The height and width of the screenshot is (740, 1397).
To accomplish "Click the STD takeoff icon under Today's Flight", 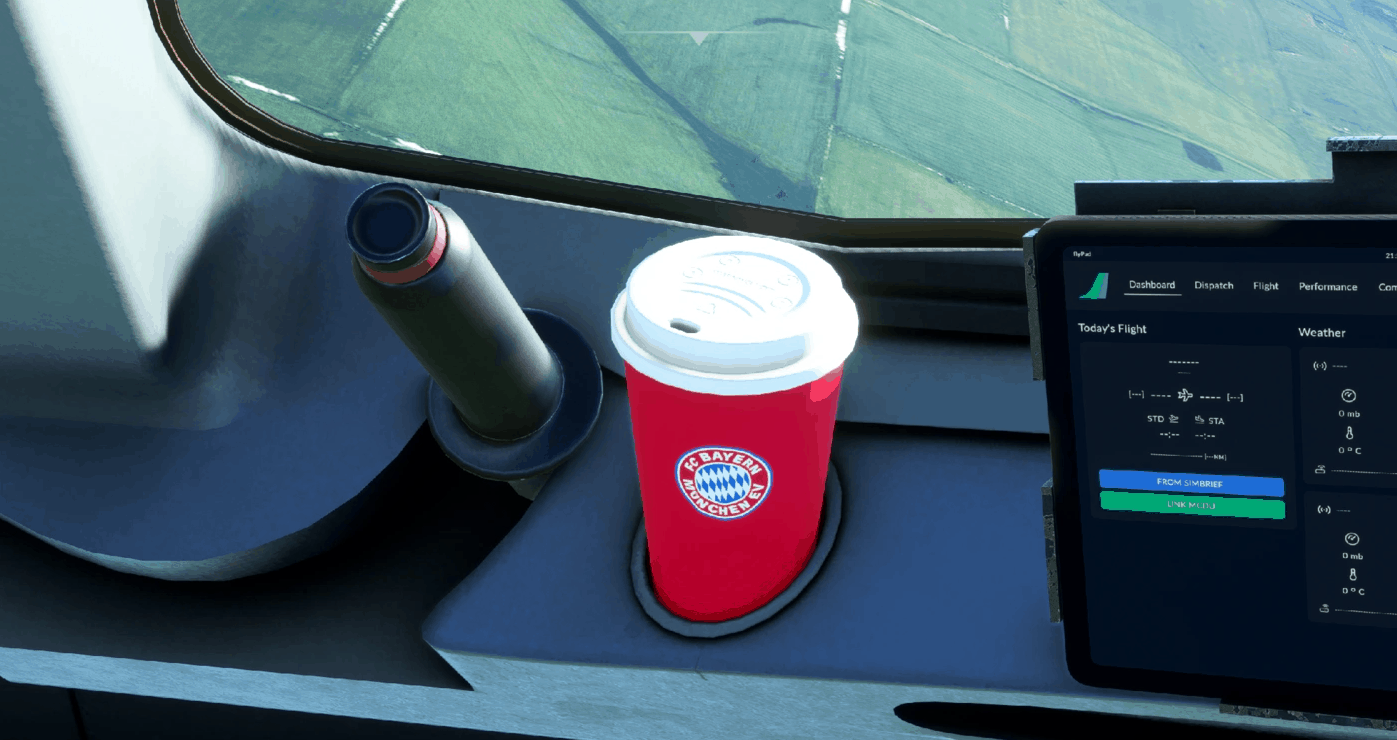I will click(x=1172, y=420).
